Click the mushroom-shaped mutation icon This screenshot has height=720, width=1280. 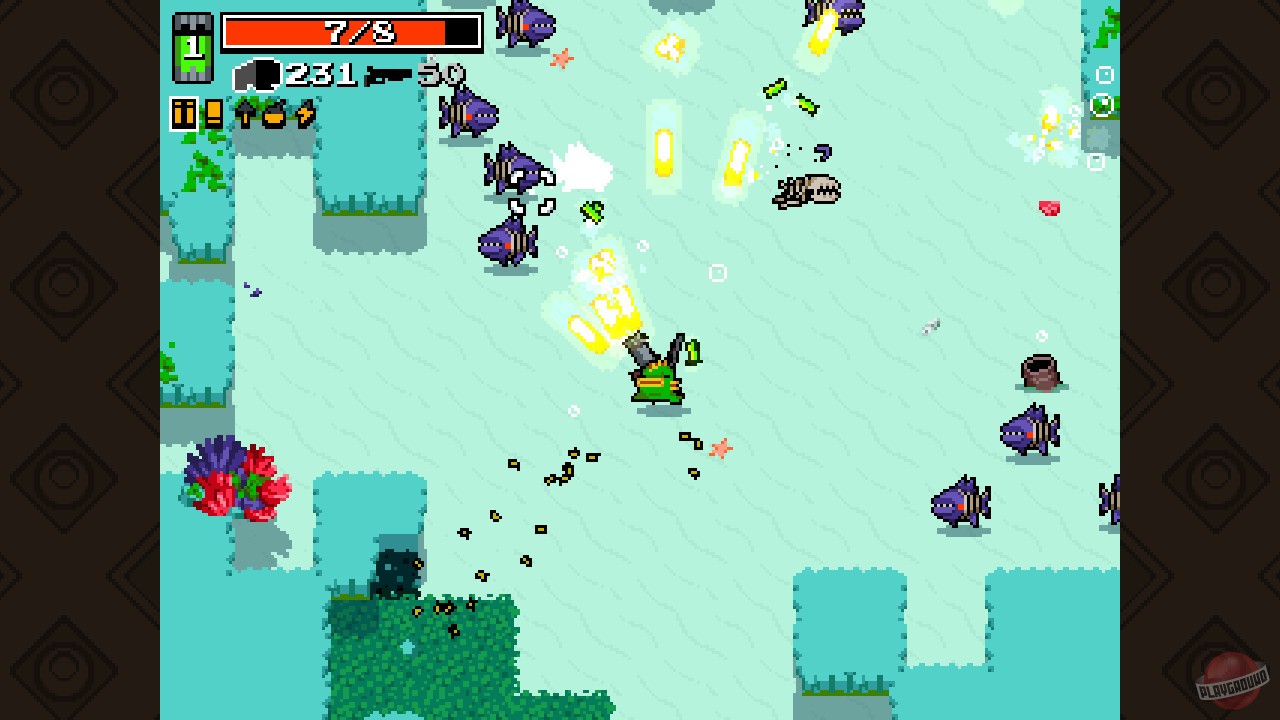click(x=245, y=115)
